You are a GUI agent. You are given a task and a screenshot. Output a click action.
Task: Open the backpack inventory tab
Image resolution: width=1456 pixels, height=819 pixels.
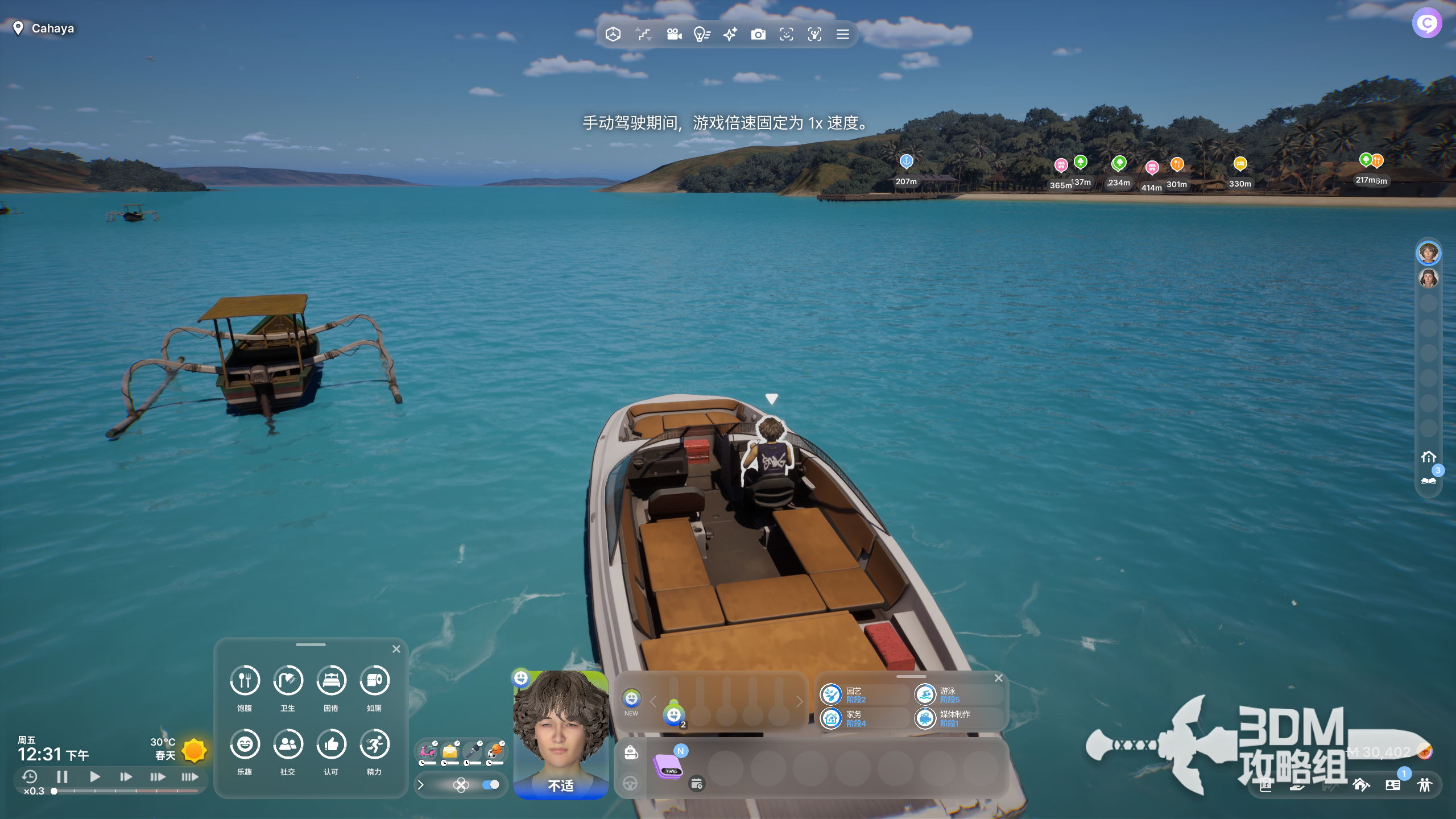[x=631, y=752]
